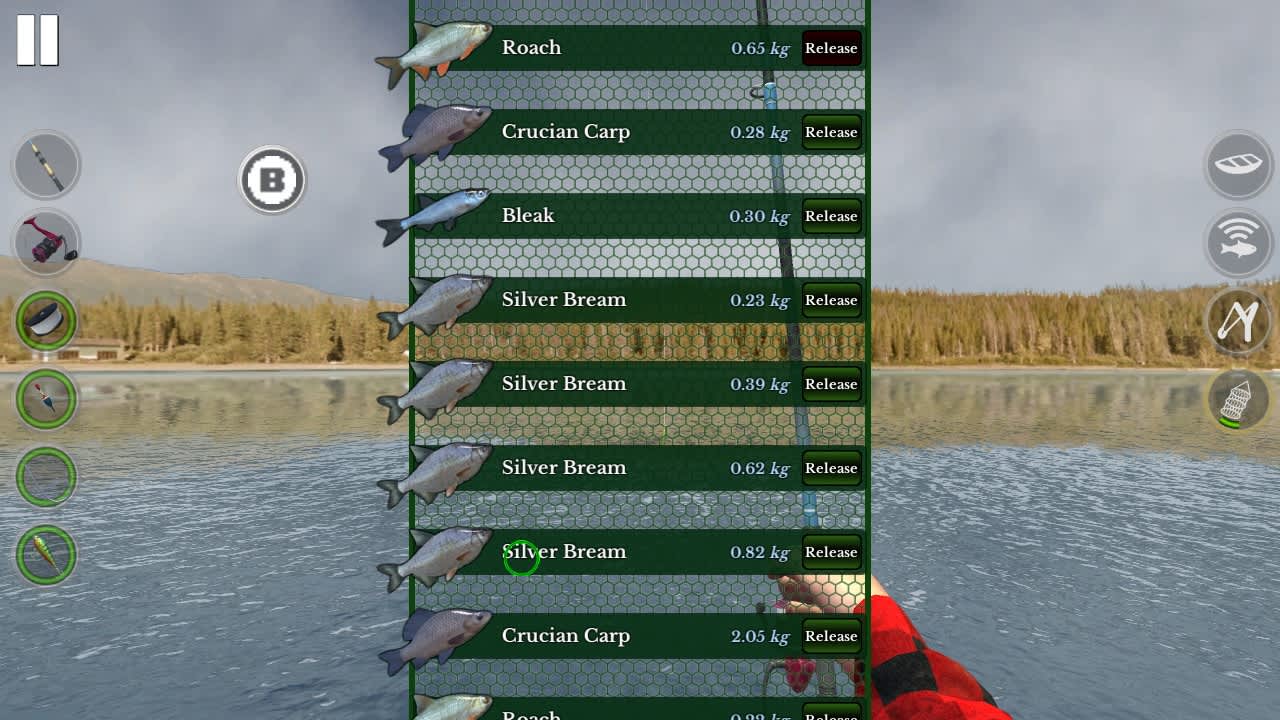Open the inflatable boat icon
Image resolution: width=1280 pixels, height=720 pixels.
tap(1238, 165)
